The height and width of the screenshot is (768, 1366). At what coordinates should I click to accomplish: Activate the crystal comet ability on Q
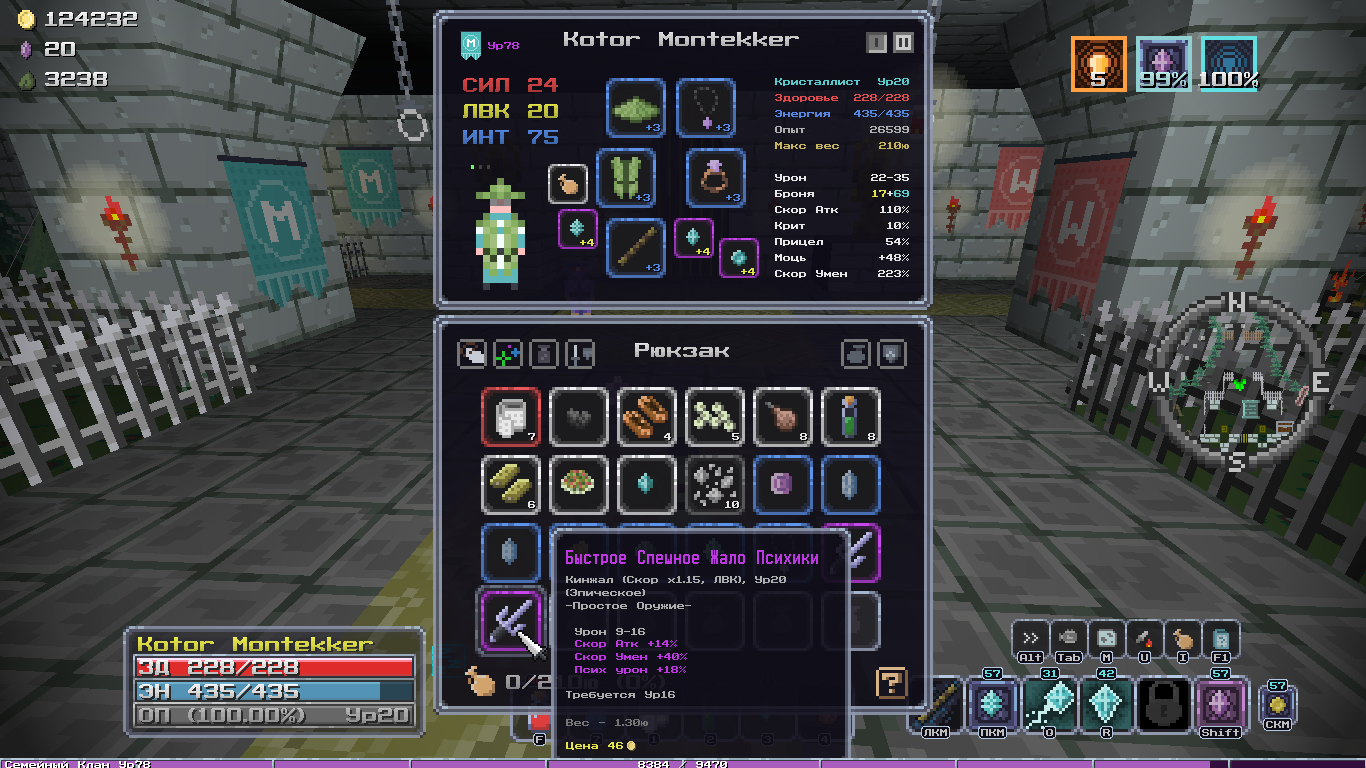click(x=1051, y=704)
